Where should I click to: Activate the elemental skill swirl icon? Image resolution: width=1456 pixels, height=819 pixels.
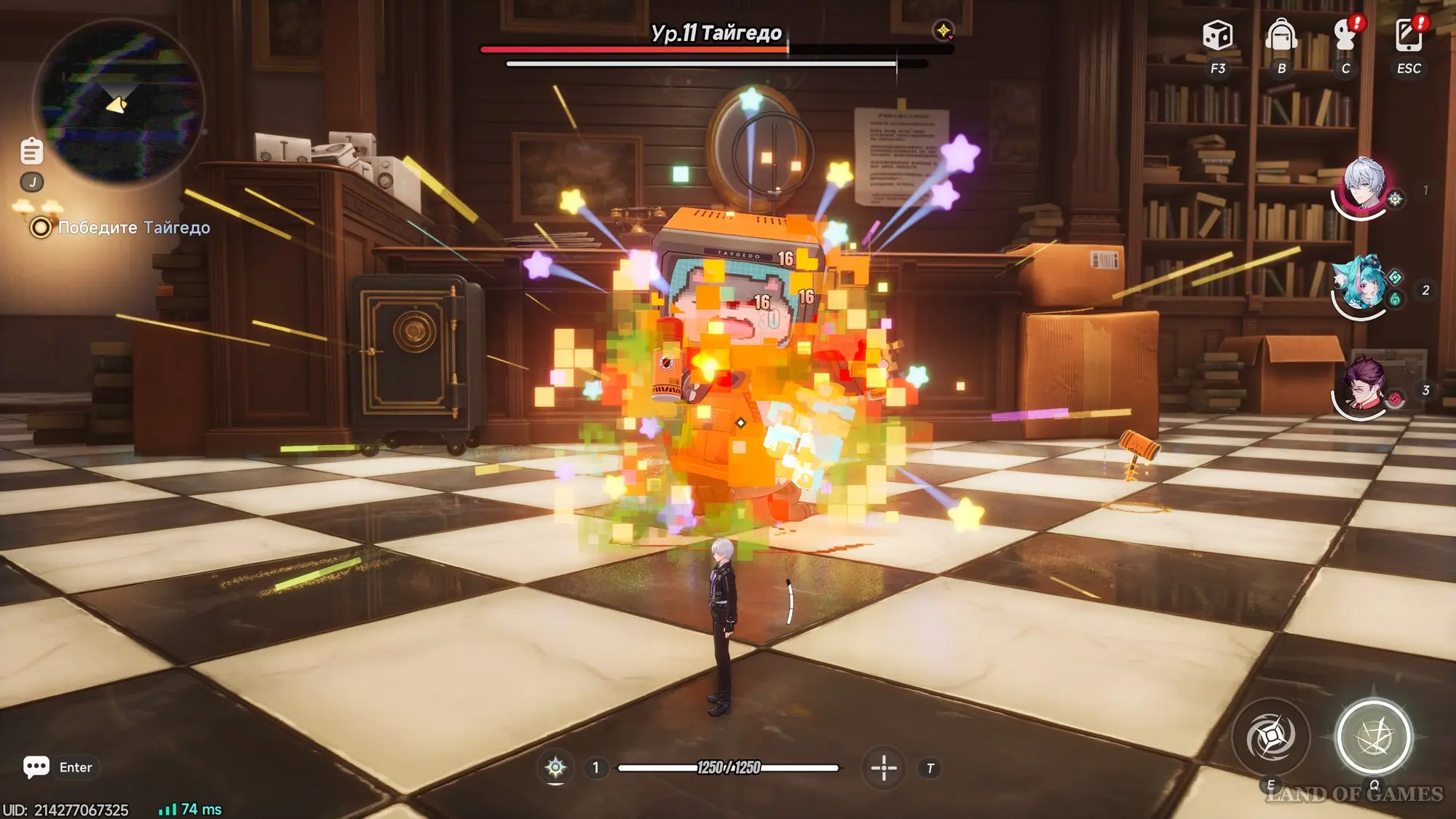[x=1270, y=737]
